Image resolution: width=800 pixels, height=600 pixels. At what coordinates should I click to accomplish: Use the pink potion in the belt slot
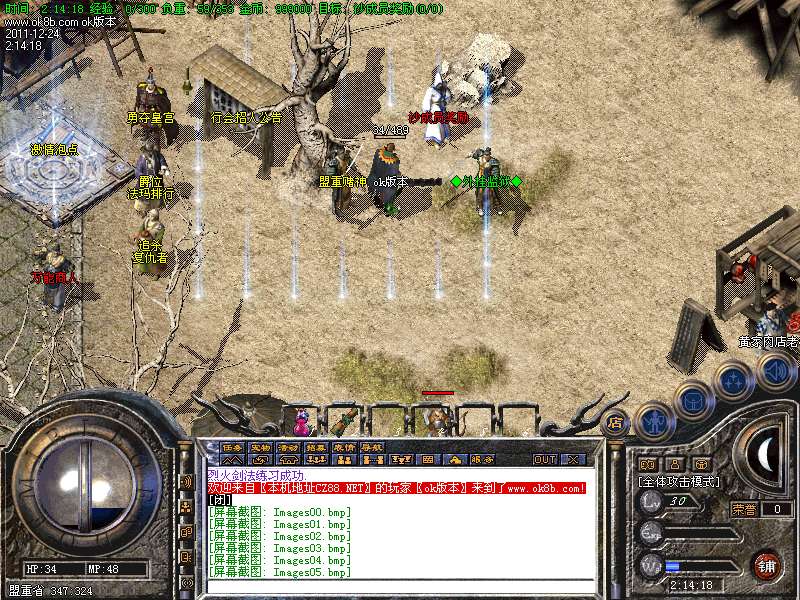coord(302,417)
